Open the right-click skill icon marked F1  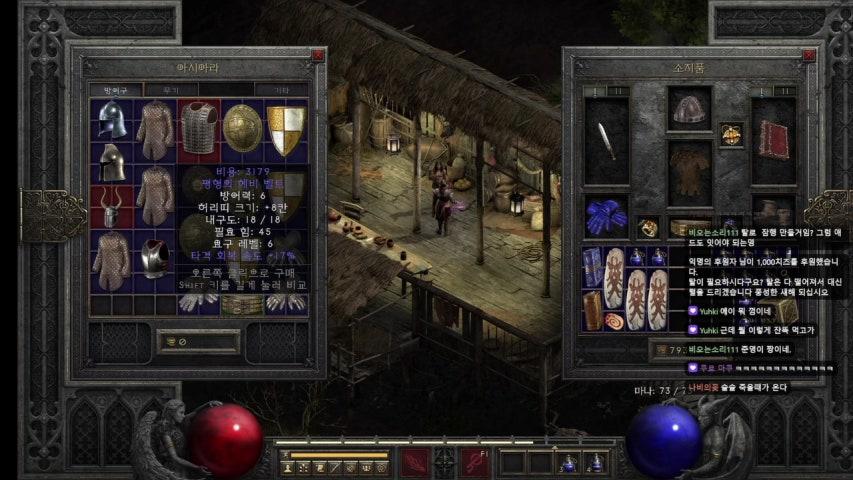[x=474, y=463]
